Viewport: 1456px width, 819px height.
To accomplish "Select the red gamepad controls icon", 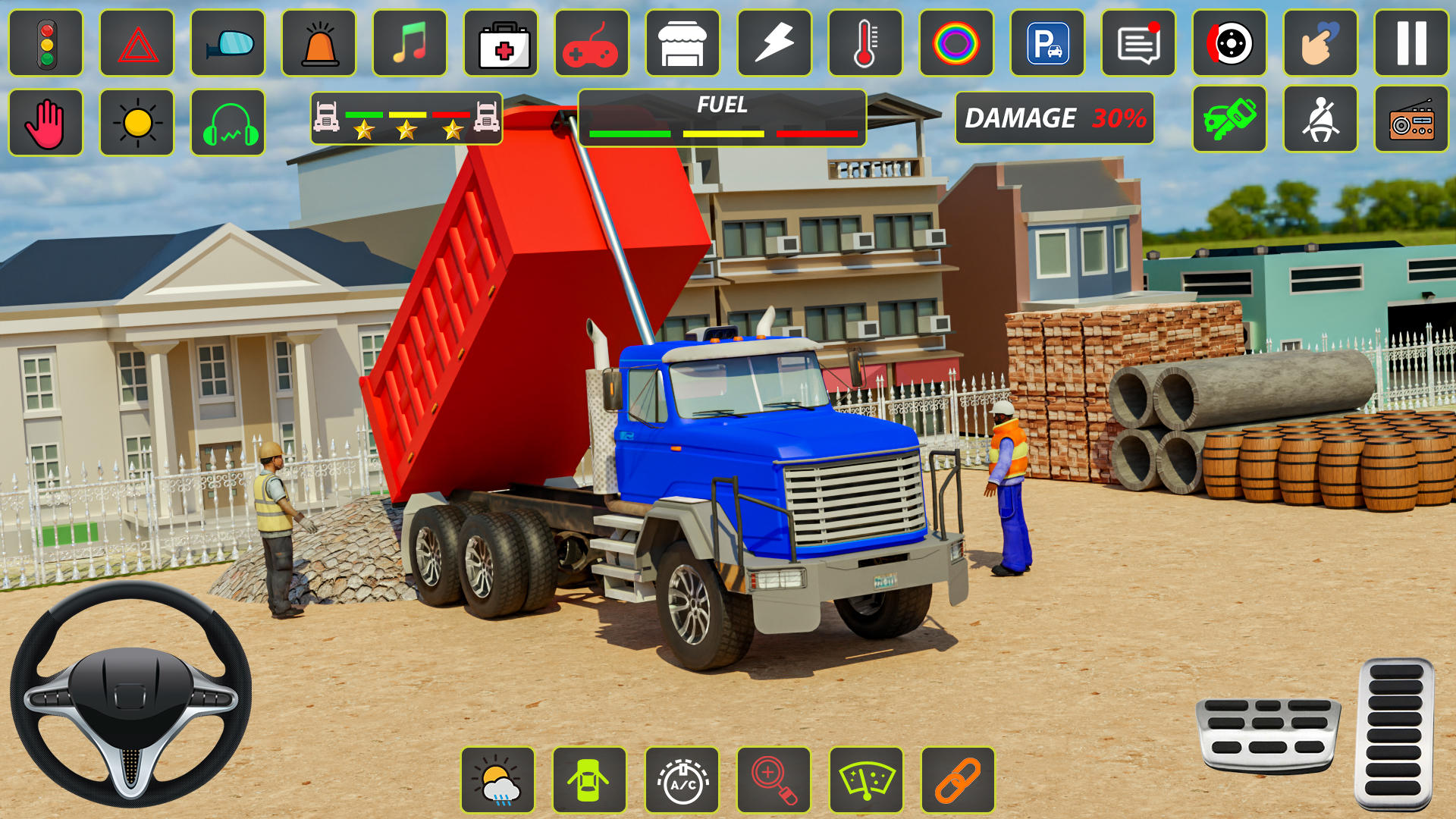I will click(x=592, y=43).
